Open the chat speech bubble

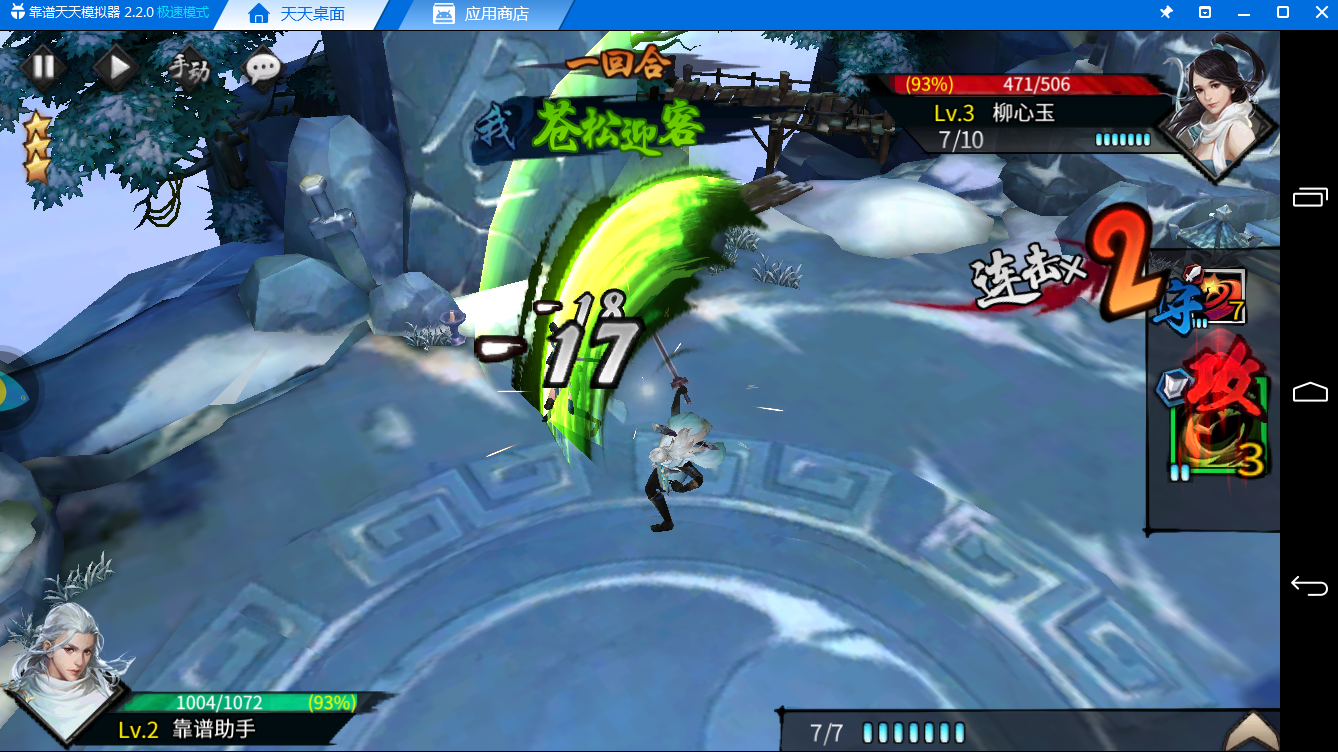(x=263, y=68)
